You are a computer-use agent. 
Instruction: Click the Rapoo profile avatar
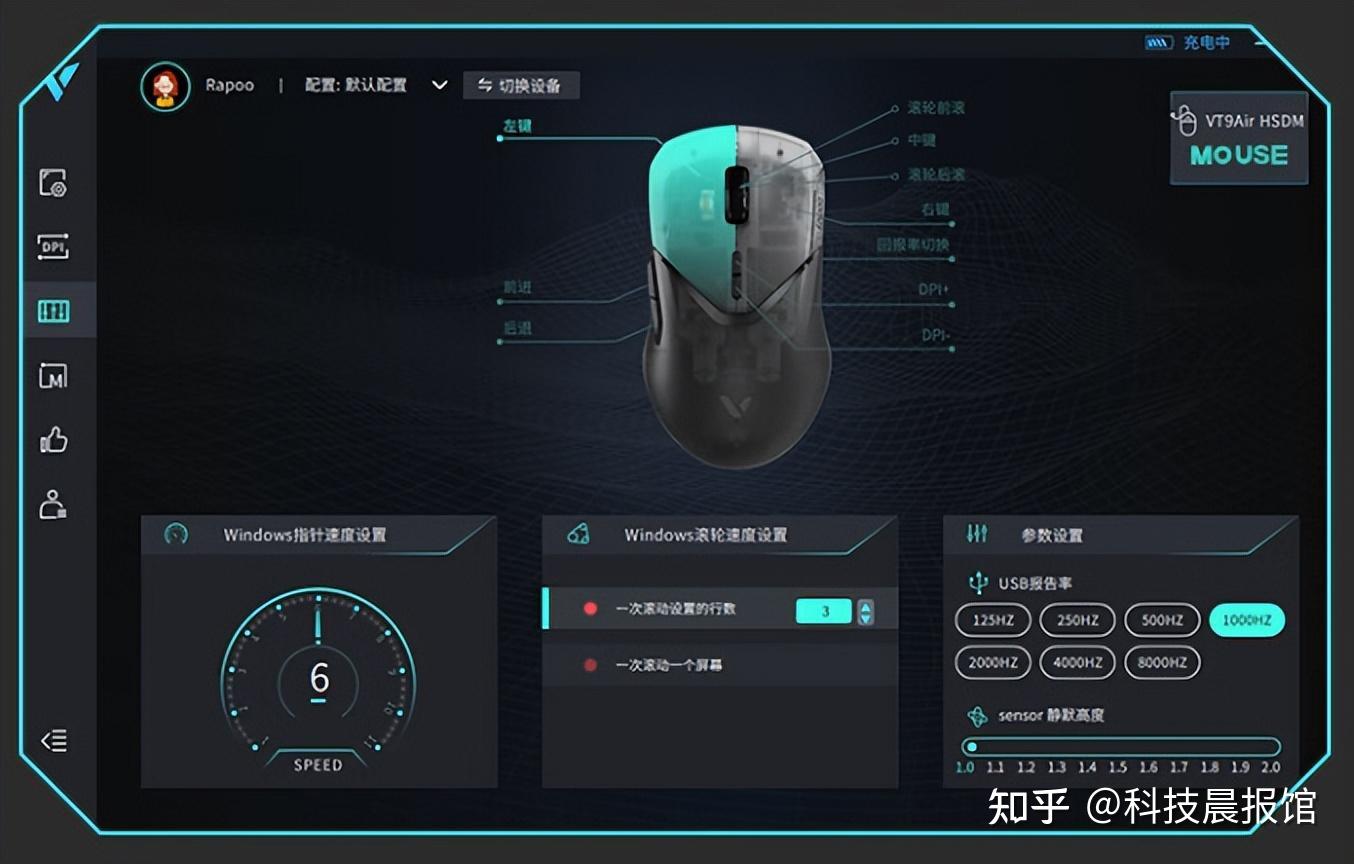coord(166,85)
